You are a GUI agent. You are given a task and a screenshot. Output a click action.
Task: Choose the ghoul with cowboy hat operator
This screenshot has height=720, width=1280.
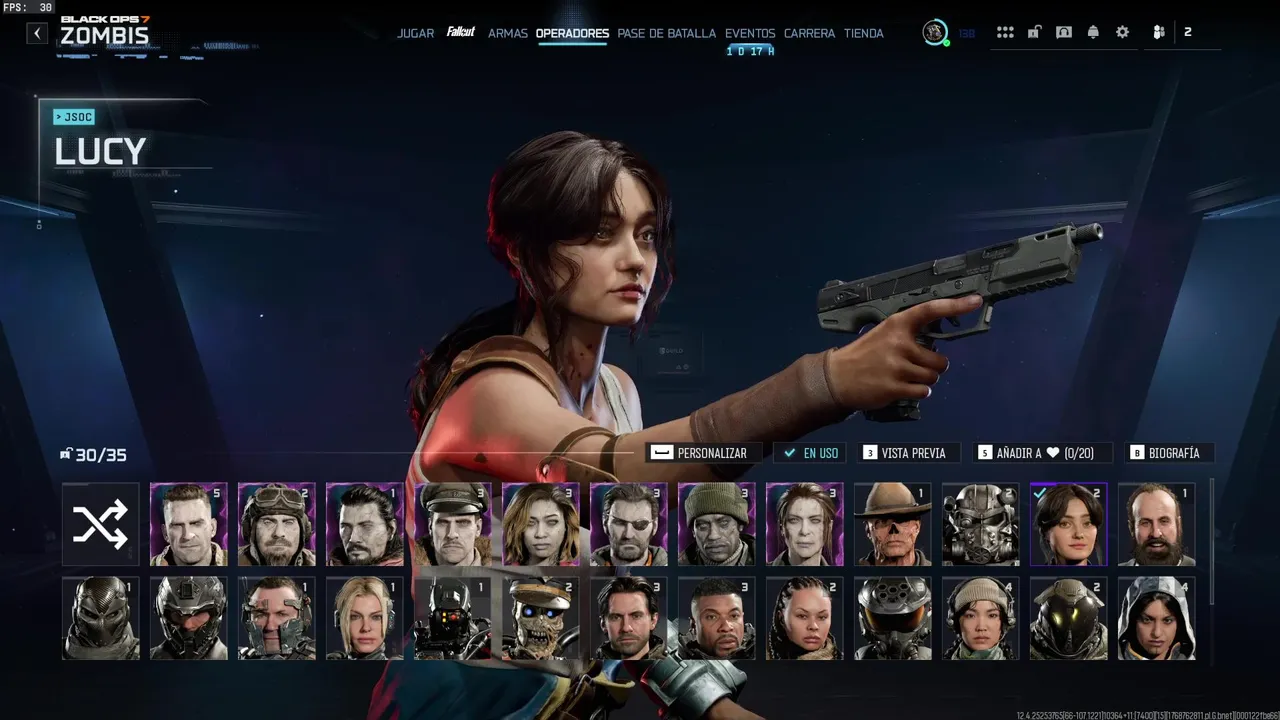tap(892, 524)
